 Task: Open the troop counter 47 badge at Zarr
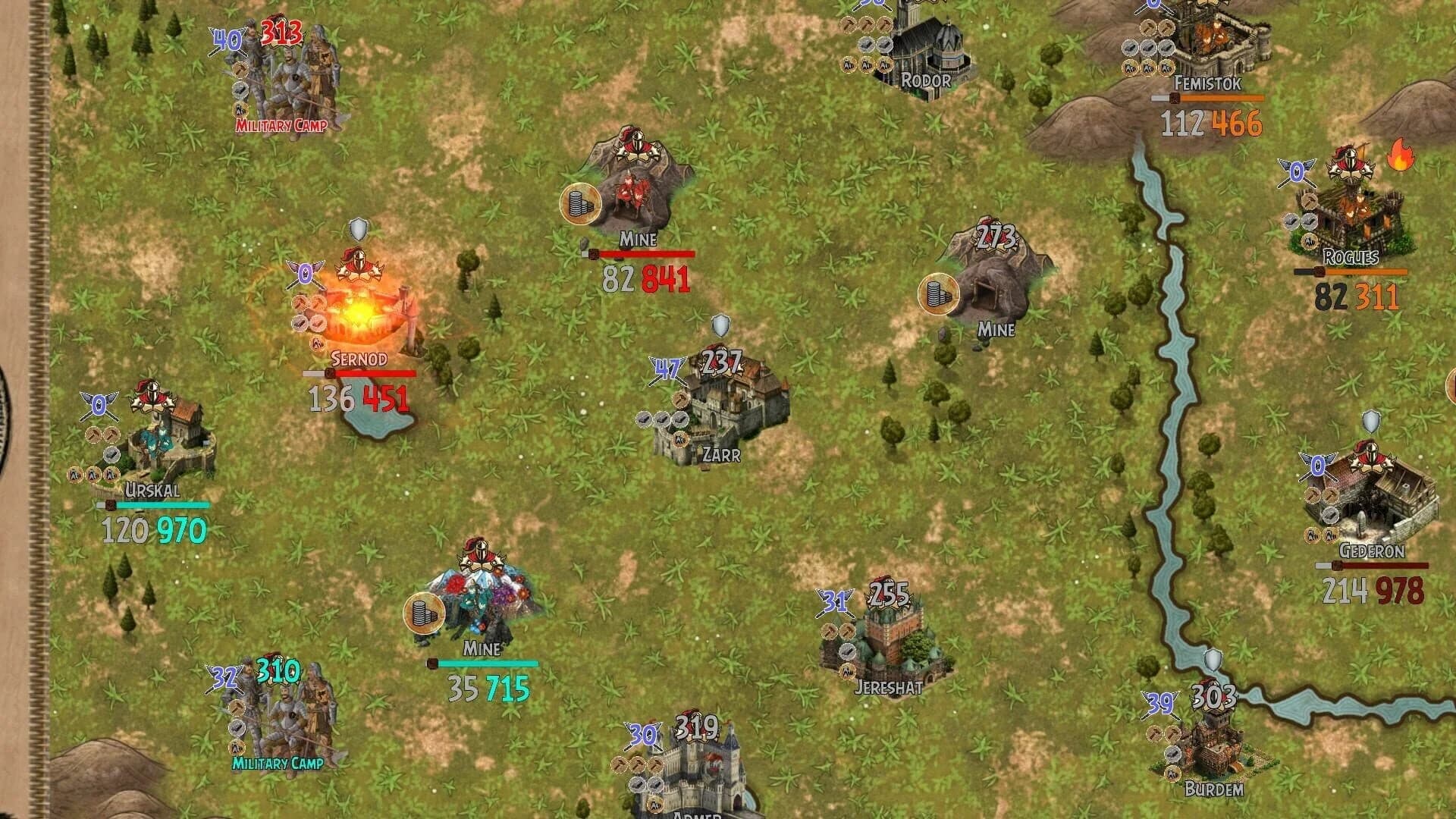[x=666, y=367]
